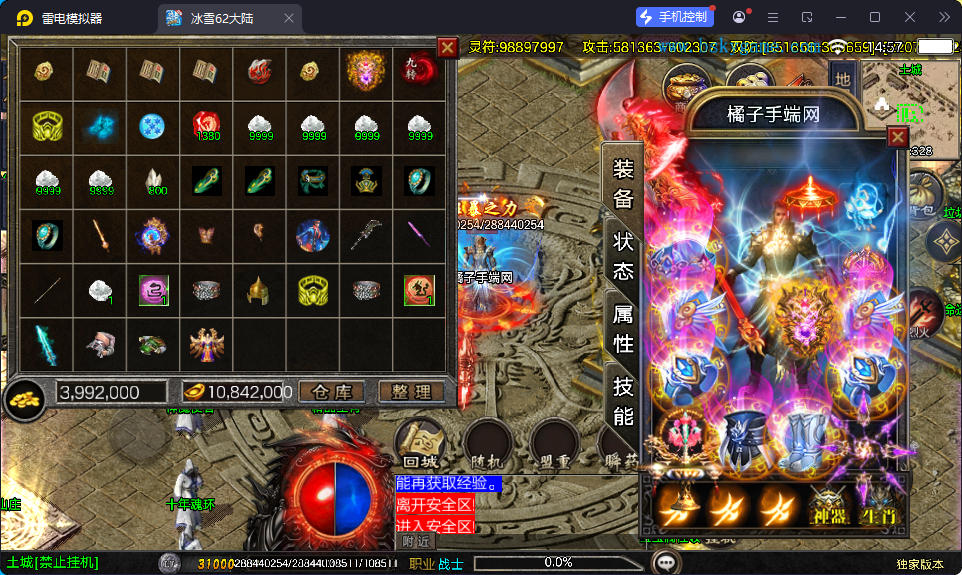This screenshot has height=575, width=962.
Task: Select the white crystal stack of 800
Action: tap(153, 180)
